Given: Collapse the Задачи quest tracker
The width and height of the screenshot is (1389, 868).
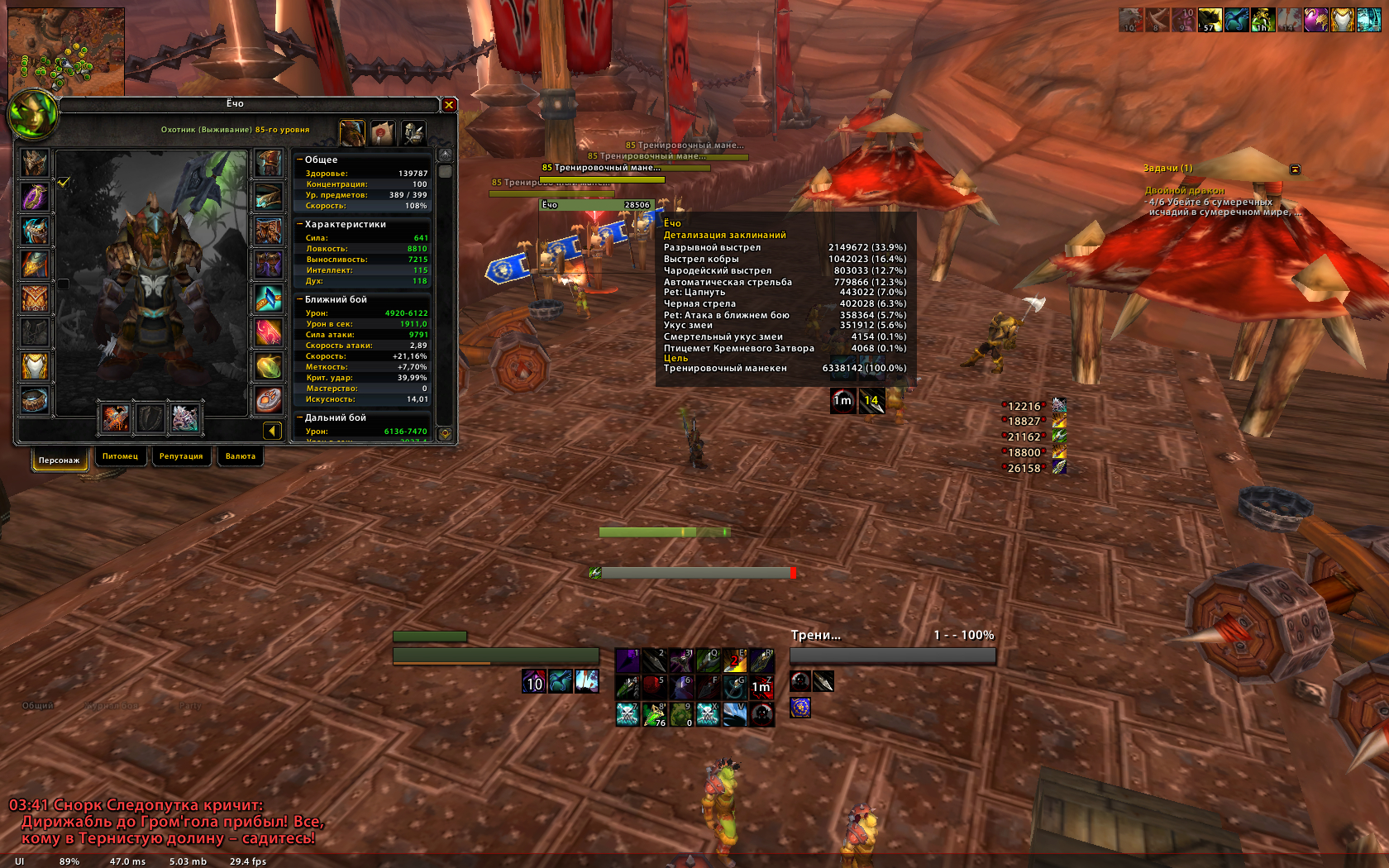Looking at the screenshot, I should click(x=1295, y=169).
